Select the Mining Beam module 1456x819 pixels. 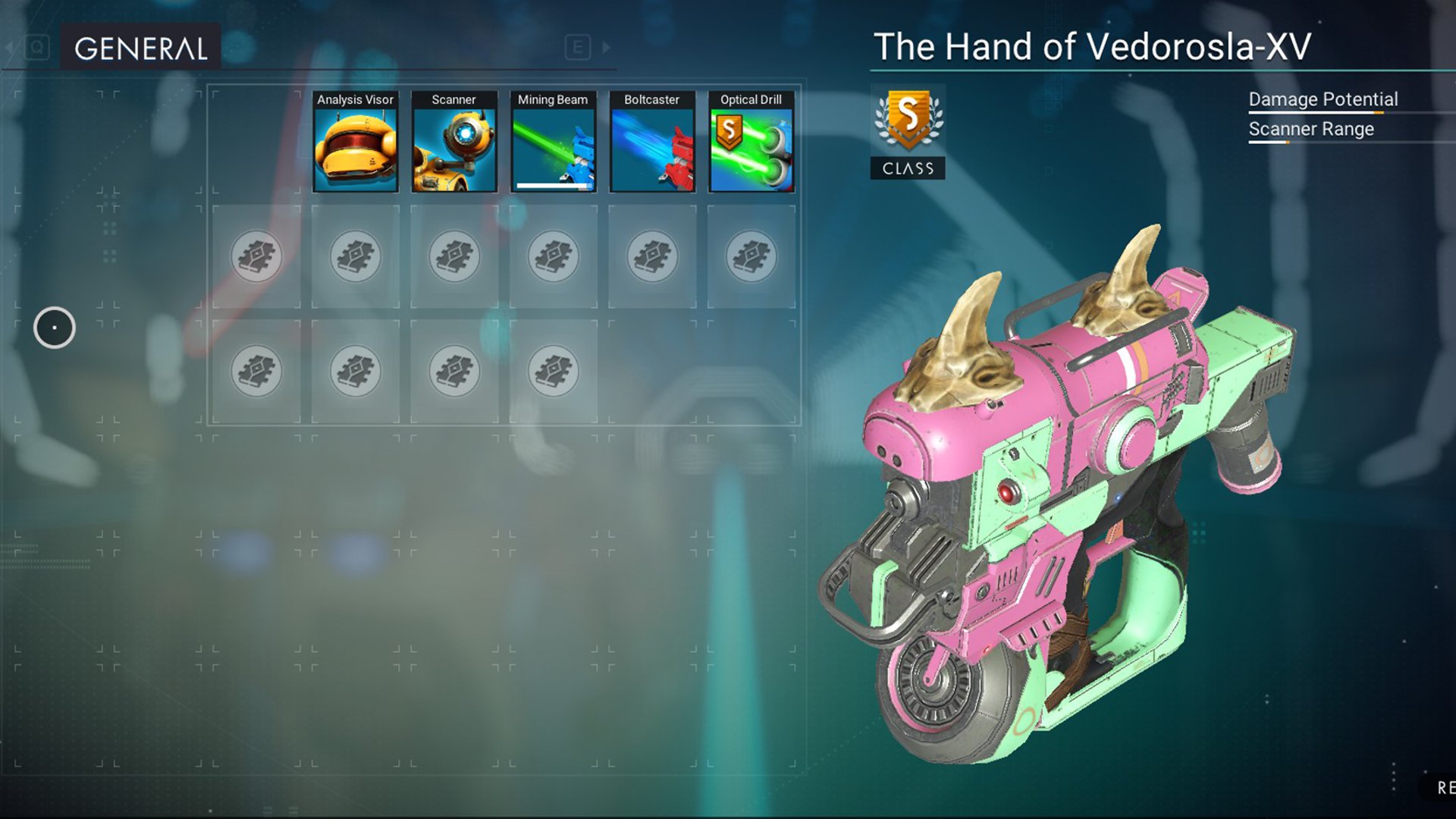553,143
